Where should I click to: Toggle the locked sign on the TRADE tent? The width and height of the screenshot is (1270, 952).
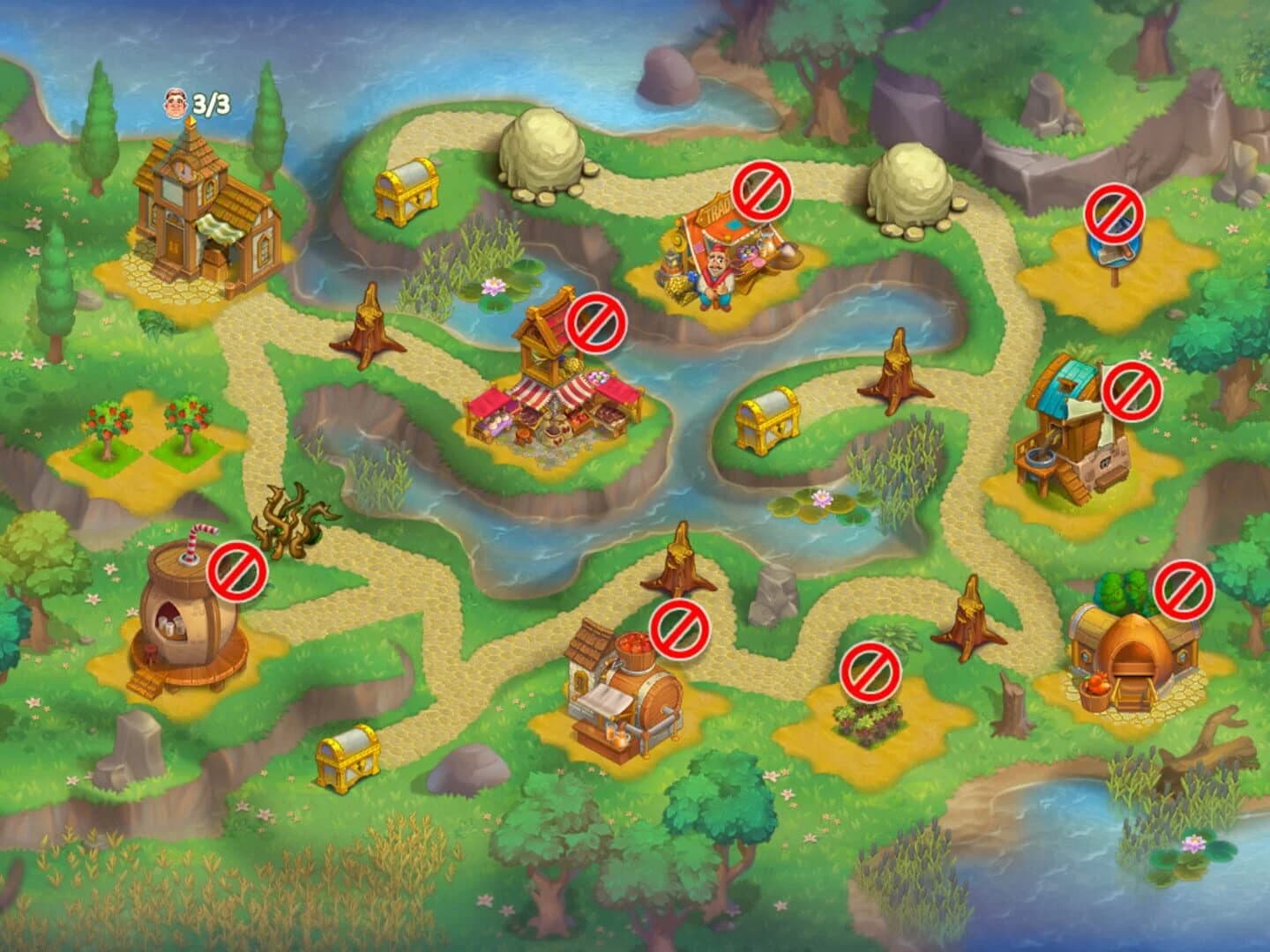pos(760,192)
